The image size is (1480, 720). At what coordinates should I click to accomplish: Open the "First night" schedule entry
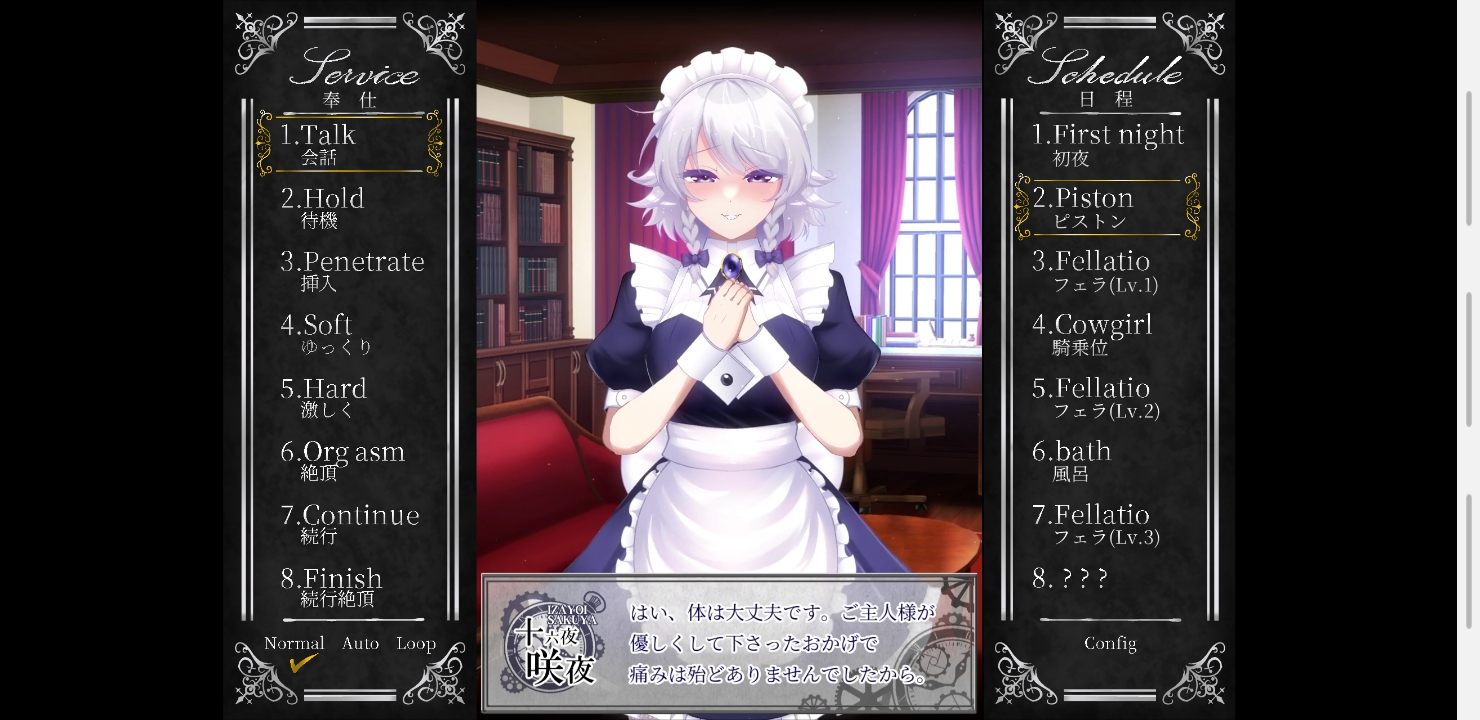click(1110, 135)
